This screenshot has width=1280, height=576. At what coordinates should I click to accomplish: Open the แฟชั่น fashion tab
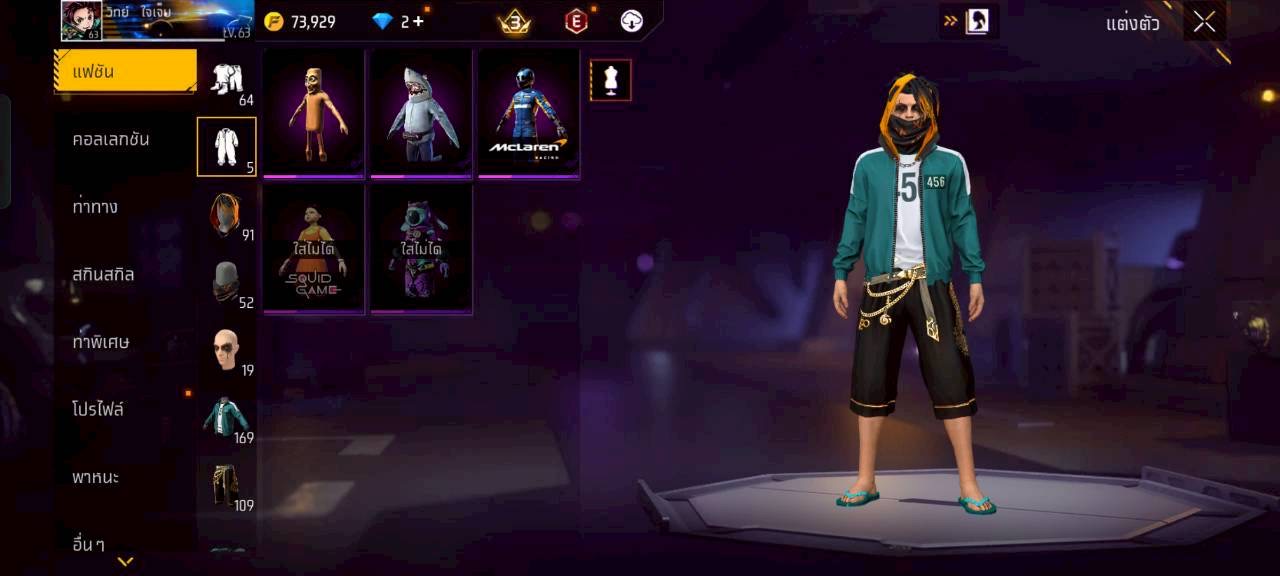click(x=124, y=72)
